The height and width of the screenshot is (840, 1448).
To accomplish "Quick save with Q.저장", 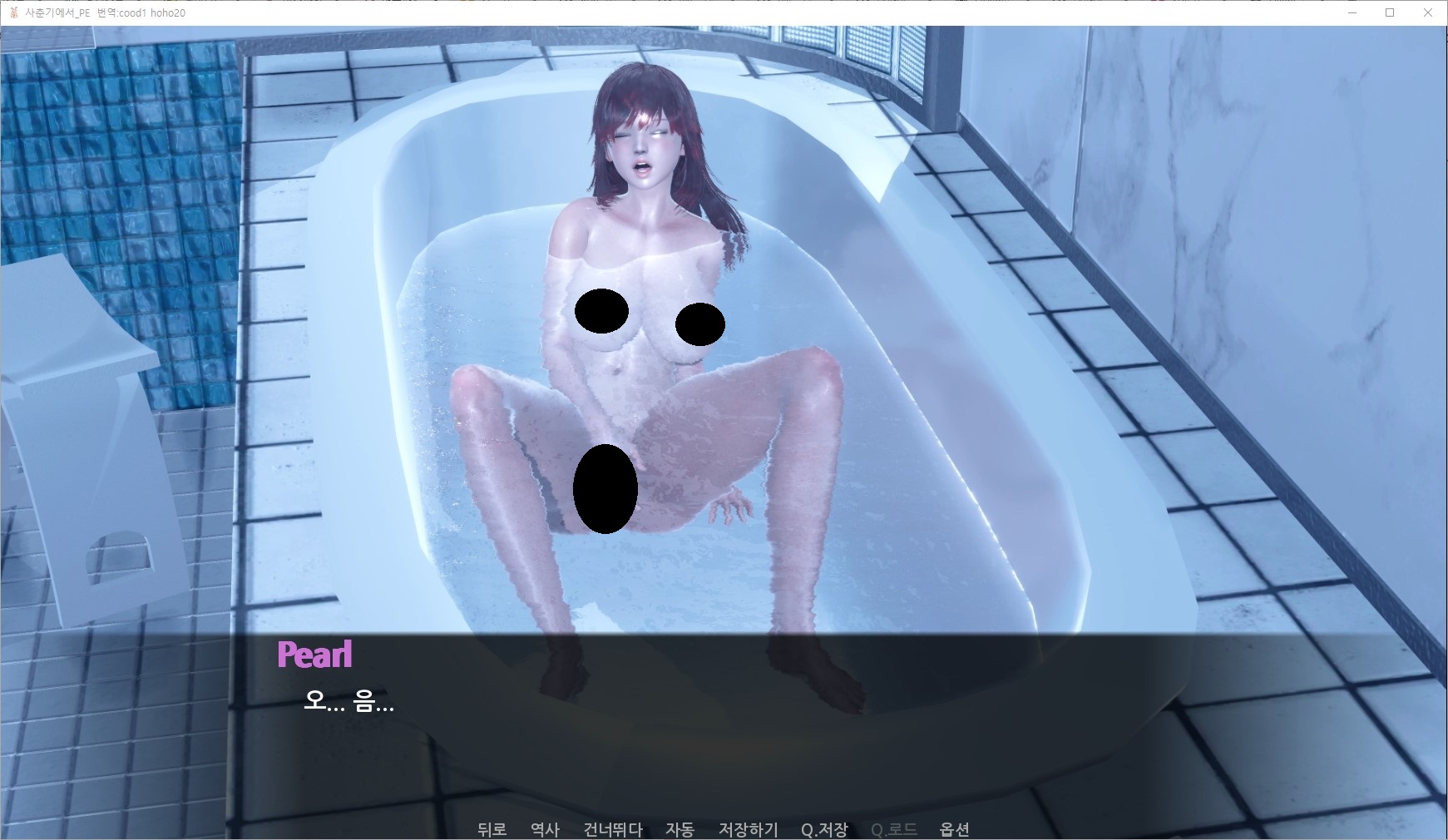I will tap(824, 829).
